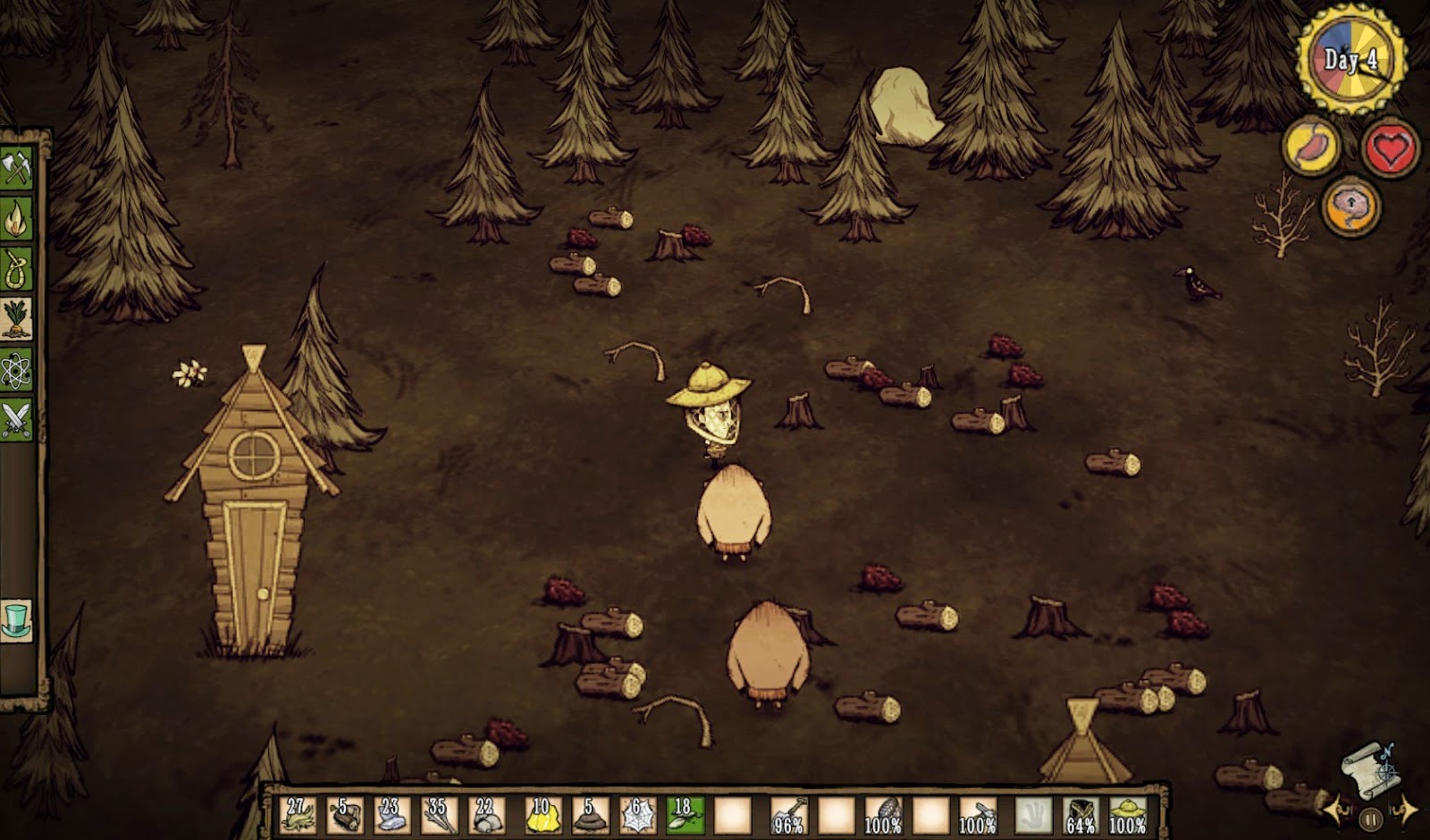Pick the spider silk web stack
Image resolution: width=1430 pixels, height=840 pixels.
click(636, 815)
